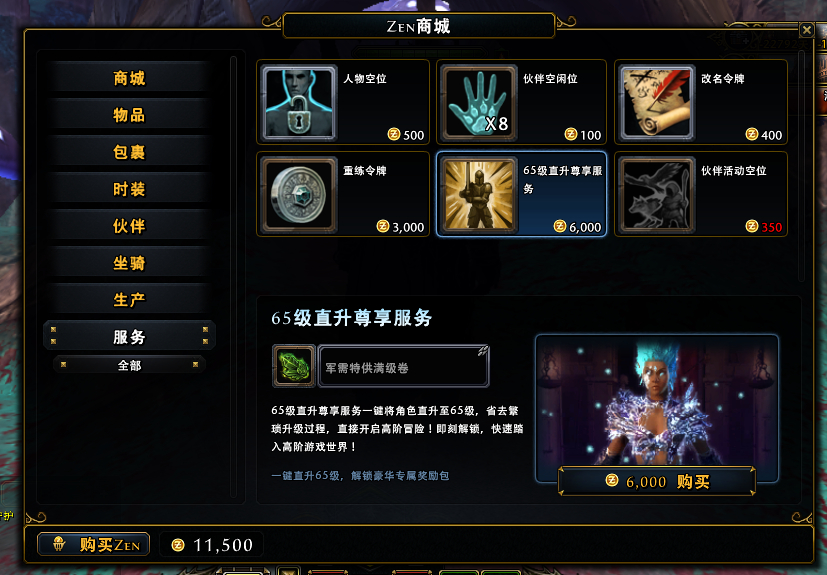Viewport: 827px width, 575px height.
Task: Choose the 服务 category
Action: coord(129,337)
